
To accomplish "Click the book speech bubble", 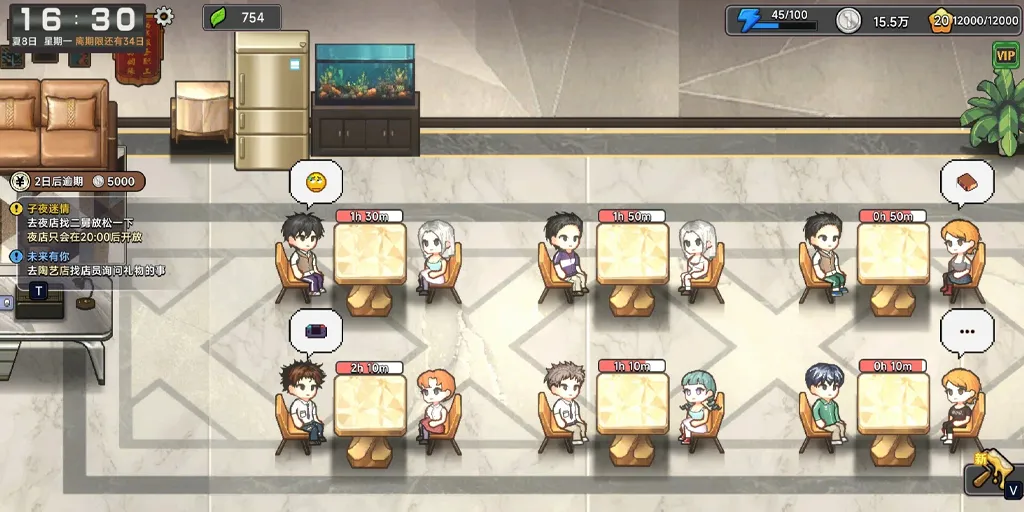I will tap(967, 182).
